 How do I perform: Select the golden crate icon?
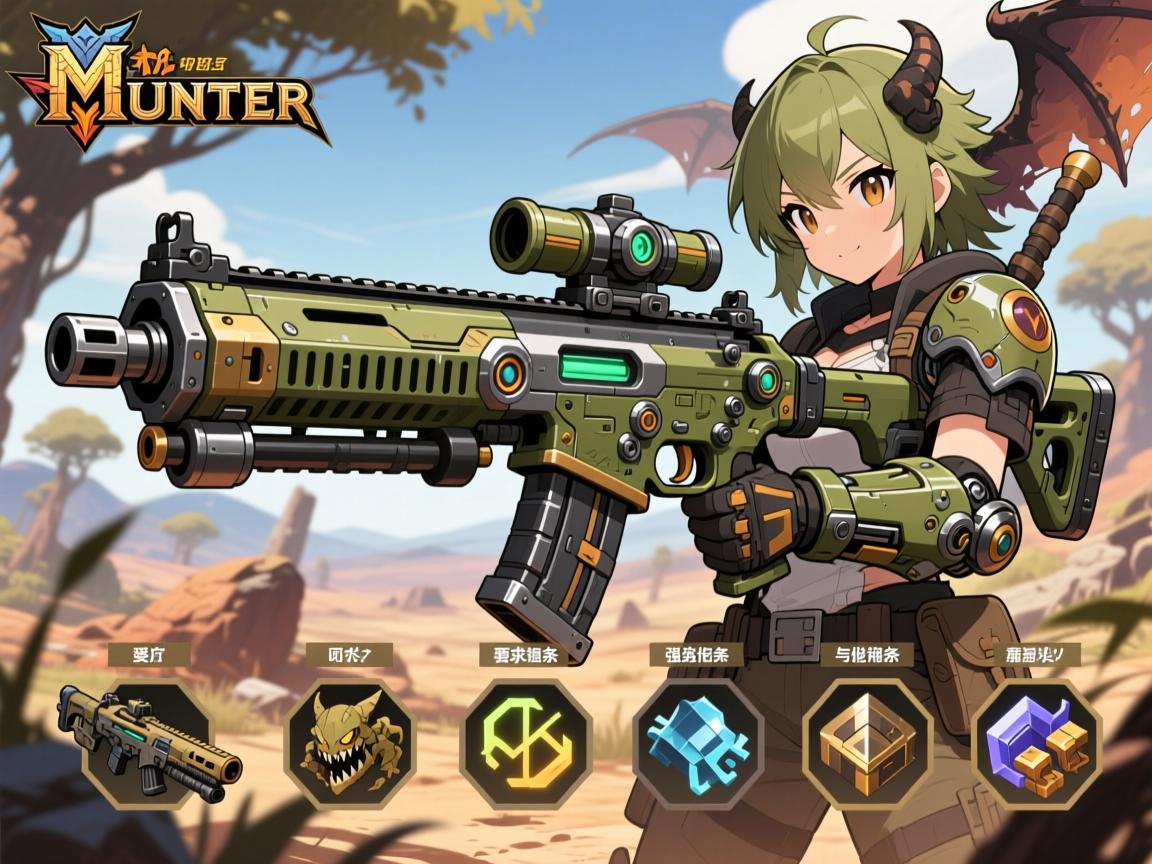tap(867, 743)
